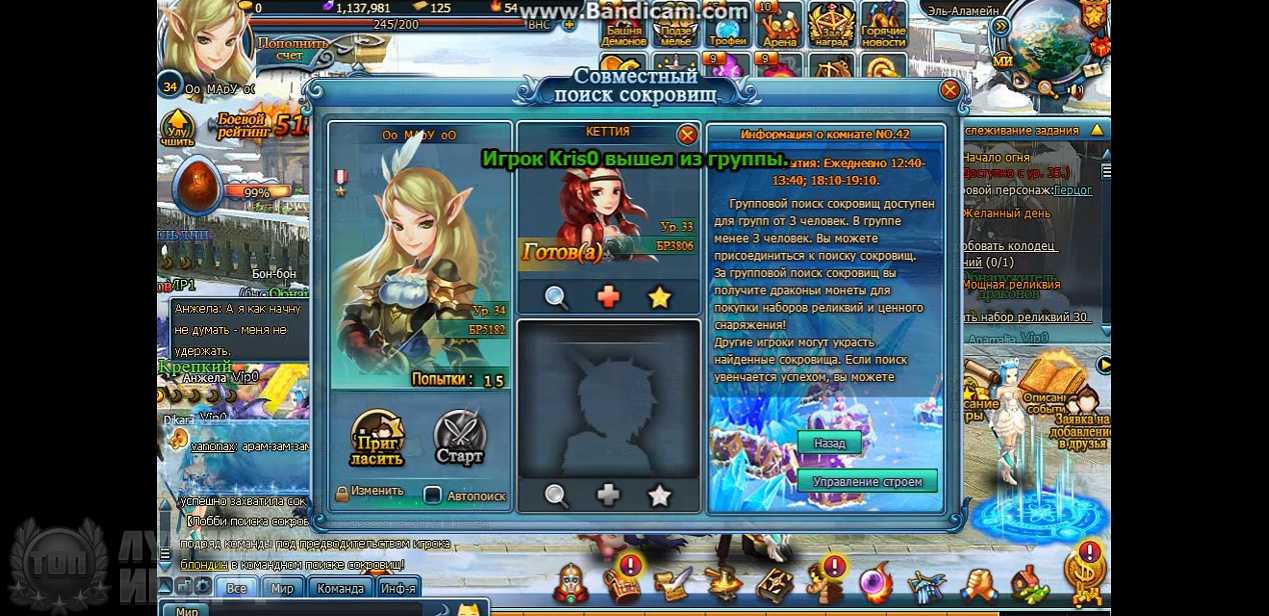The image size is (1269, 616).
Task: Add Кеттия as friend via red plus
Action: point(608,297)
